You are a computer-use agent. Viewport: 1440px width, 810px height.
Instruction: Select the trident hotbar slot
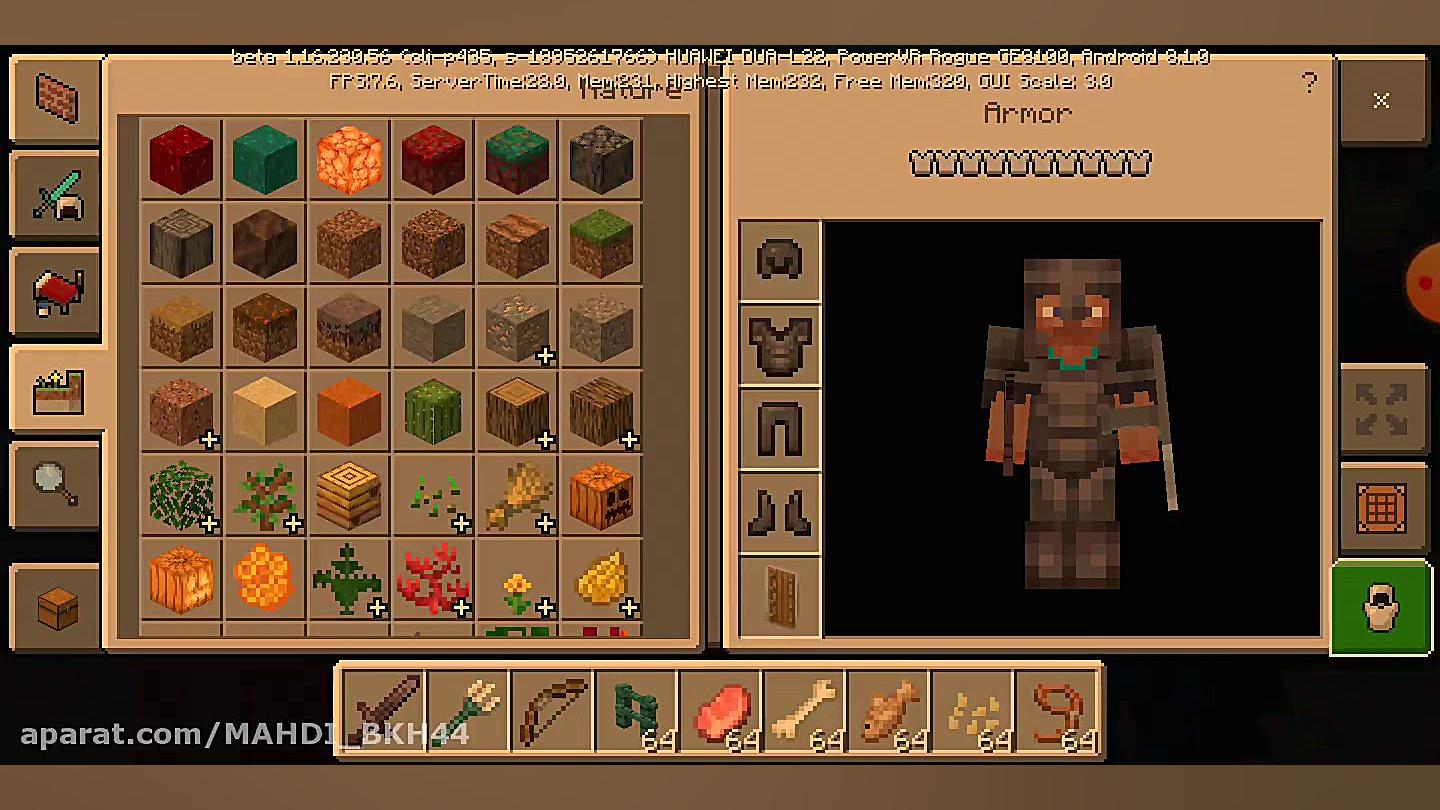[468, 711]
